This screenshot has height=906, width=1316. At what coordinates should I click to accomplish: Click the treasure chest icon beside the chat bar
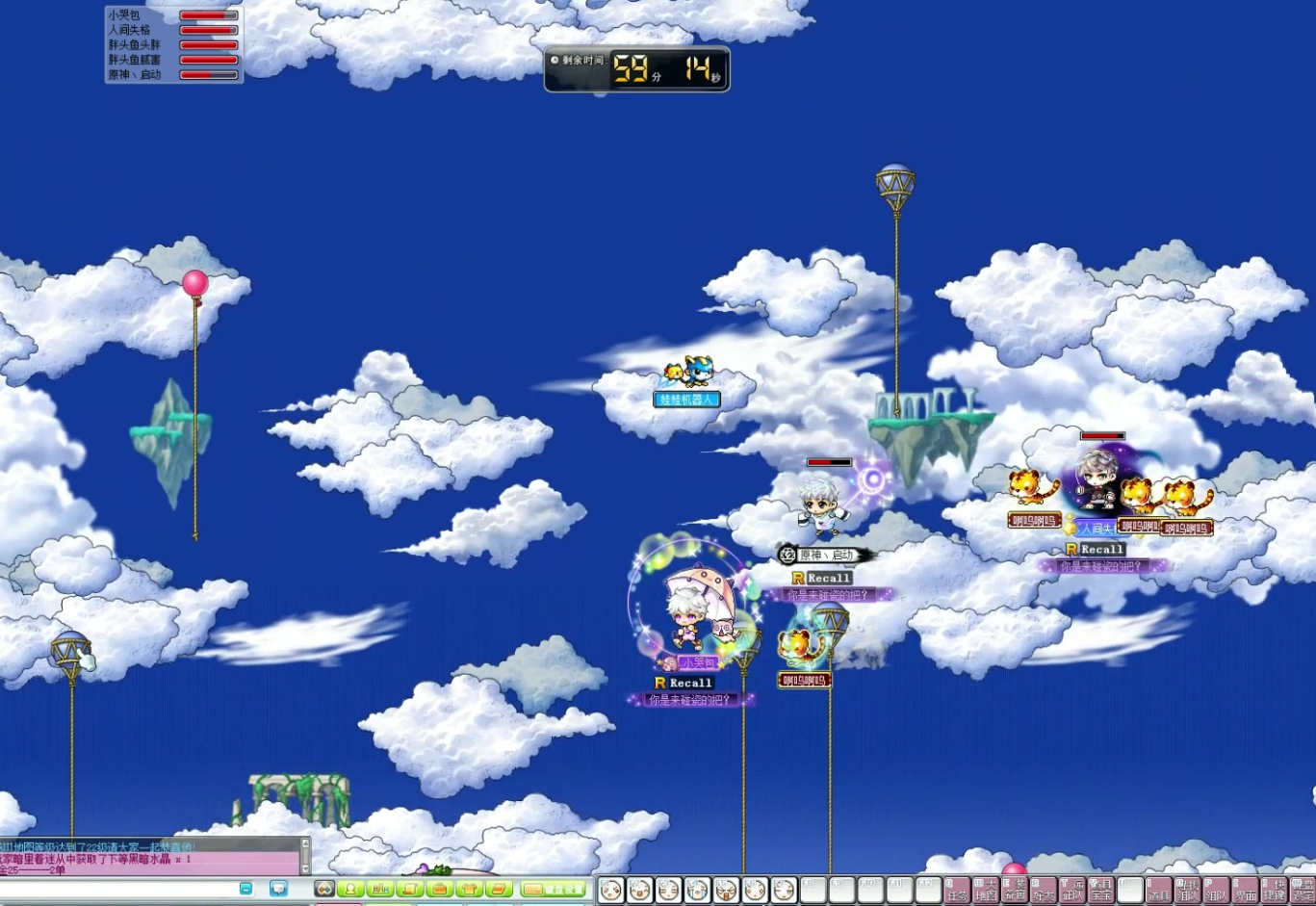[440, 889]
